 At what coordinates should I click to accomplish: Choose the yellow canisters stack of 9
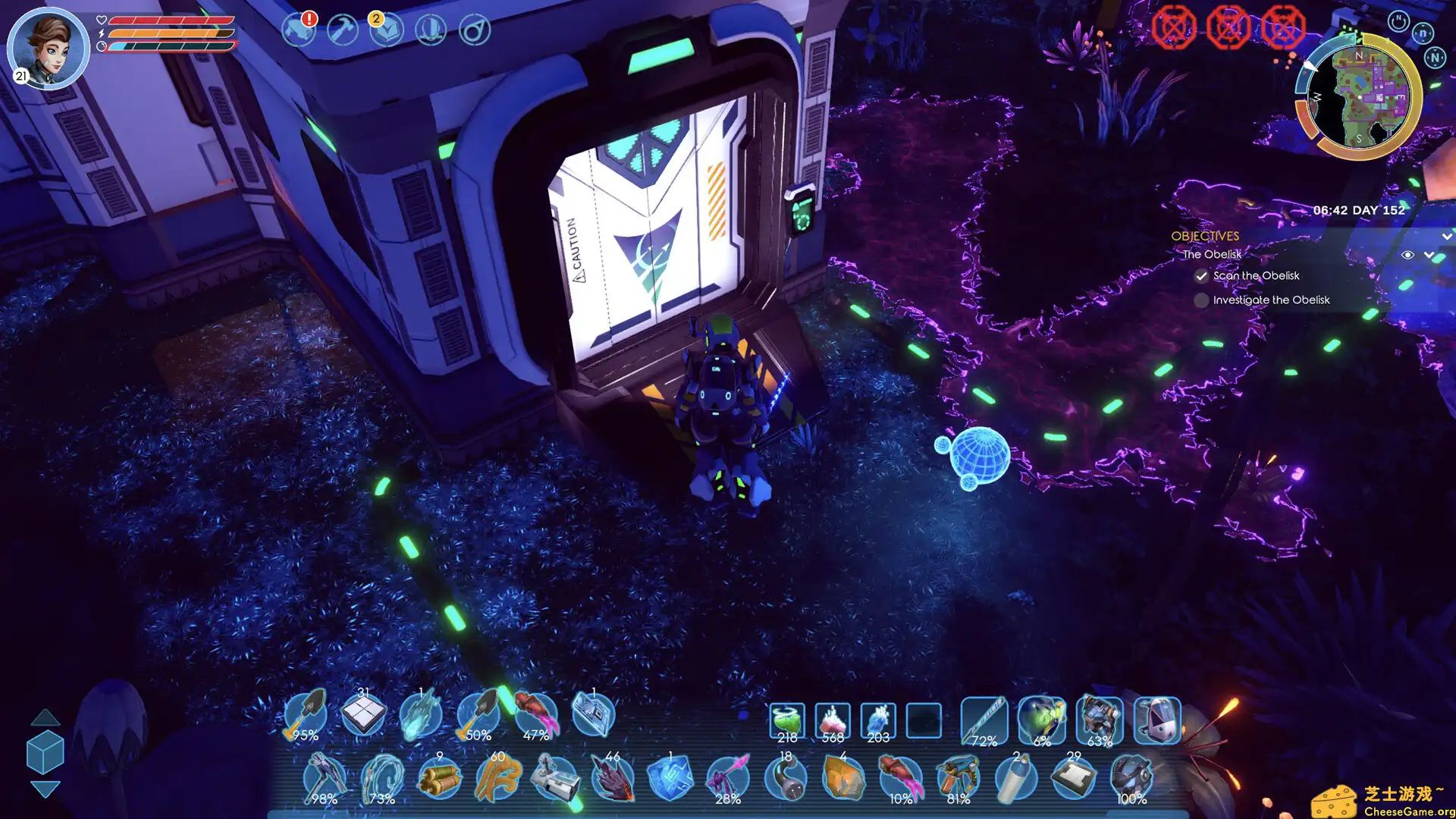440,778
